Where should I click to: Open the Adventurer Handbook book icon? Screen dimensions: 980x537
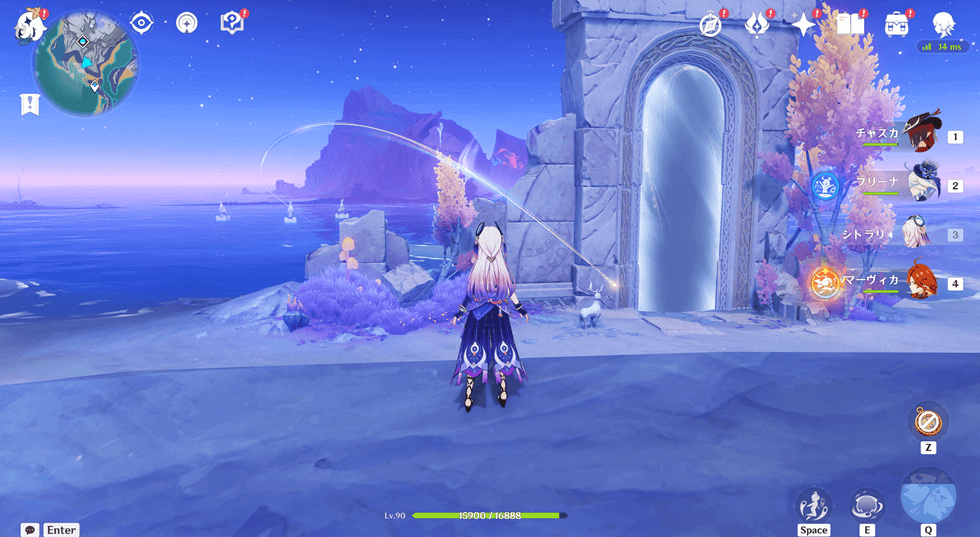pyautogui.click(x=849, y=25)
